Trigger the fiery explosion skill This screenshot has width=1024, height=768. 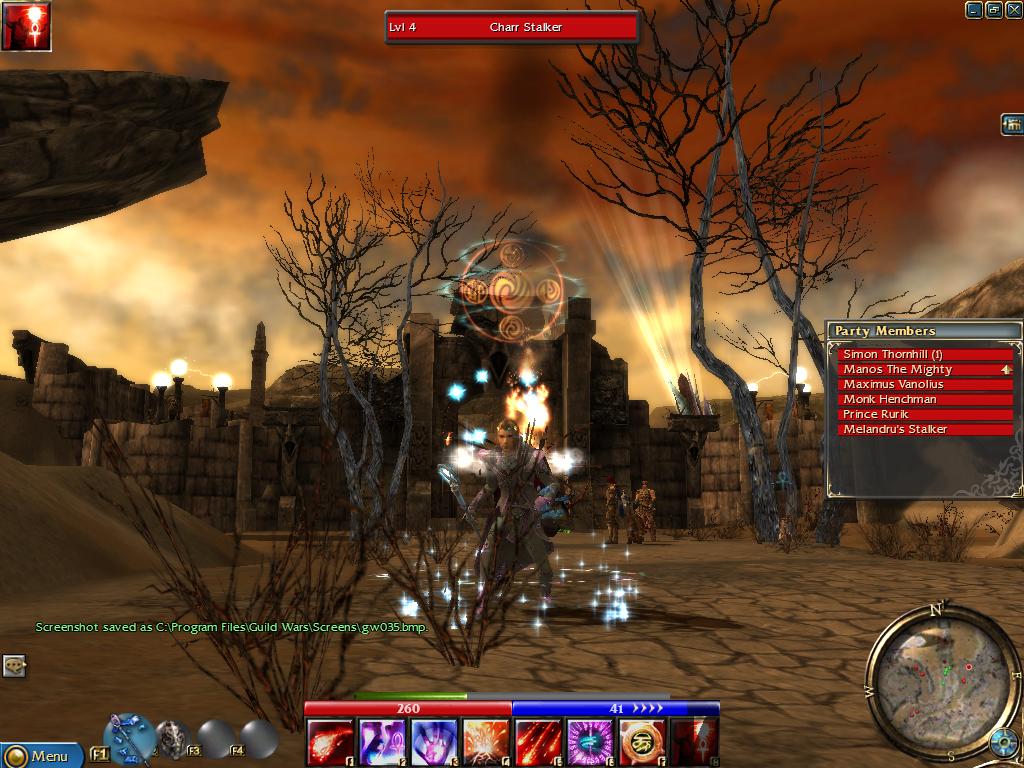click(x=485, y=742)
